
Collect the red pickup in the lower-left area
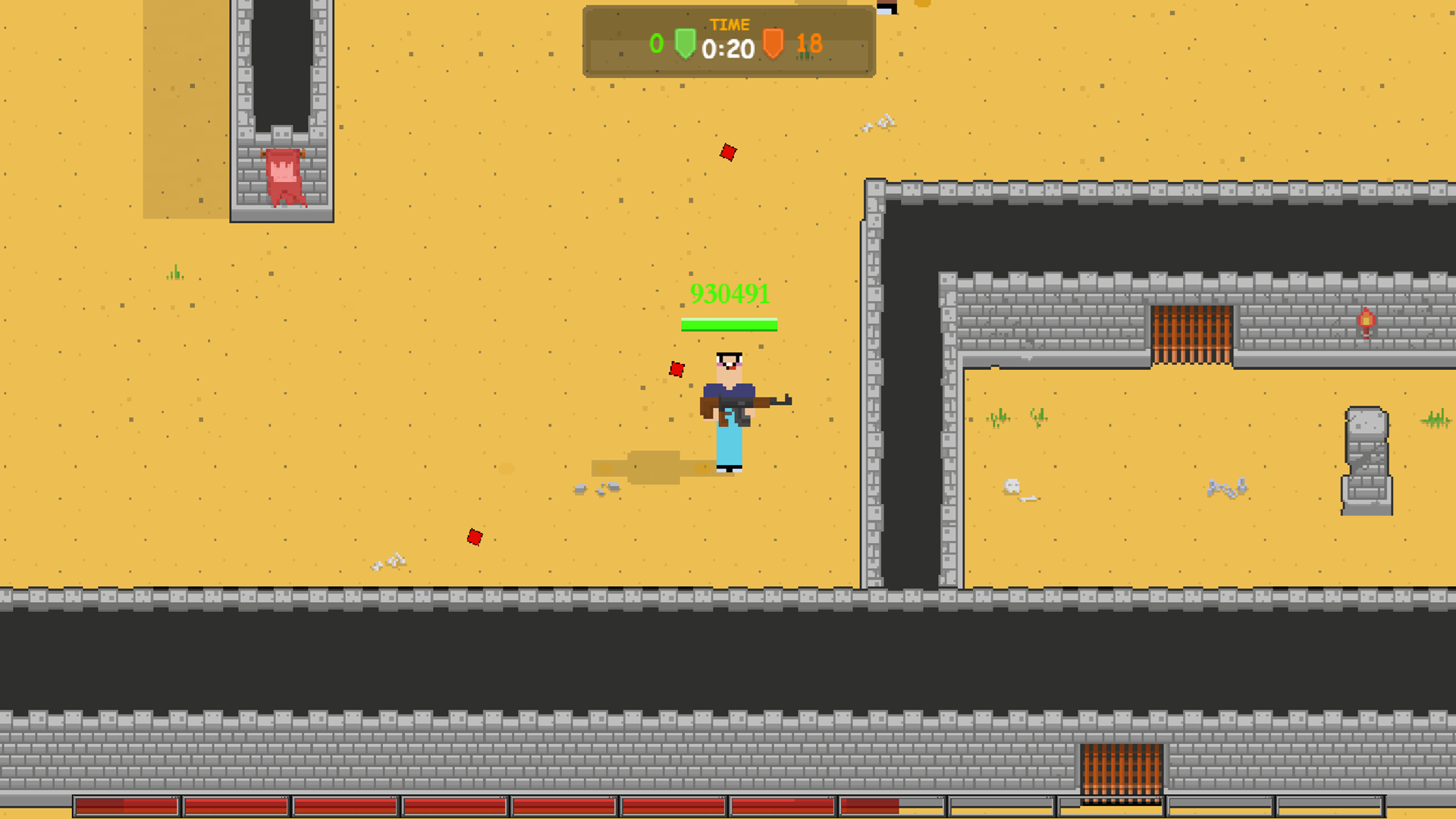coord(474,536)
